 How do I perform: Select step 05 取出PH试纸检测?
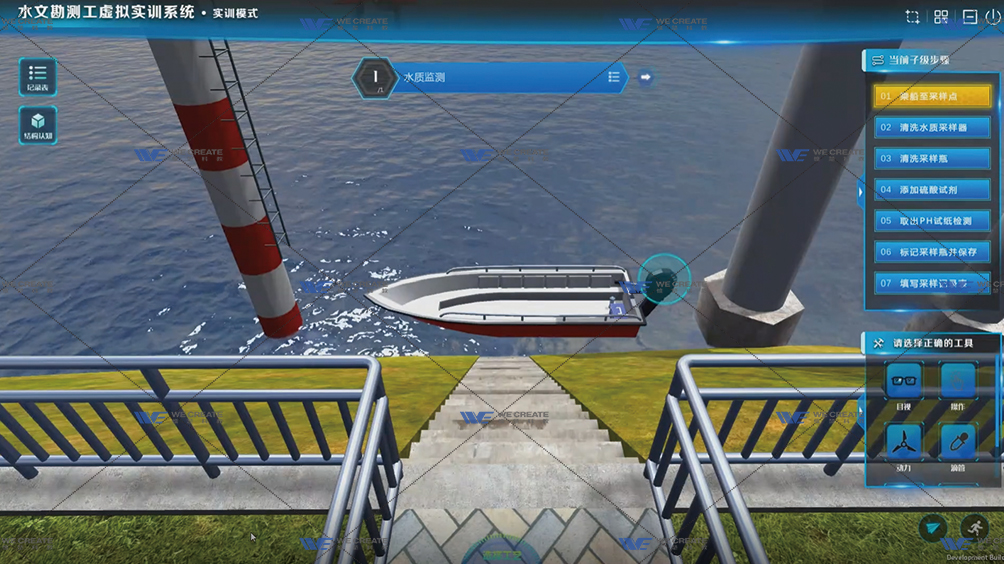(932, 221)
